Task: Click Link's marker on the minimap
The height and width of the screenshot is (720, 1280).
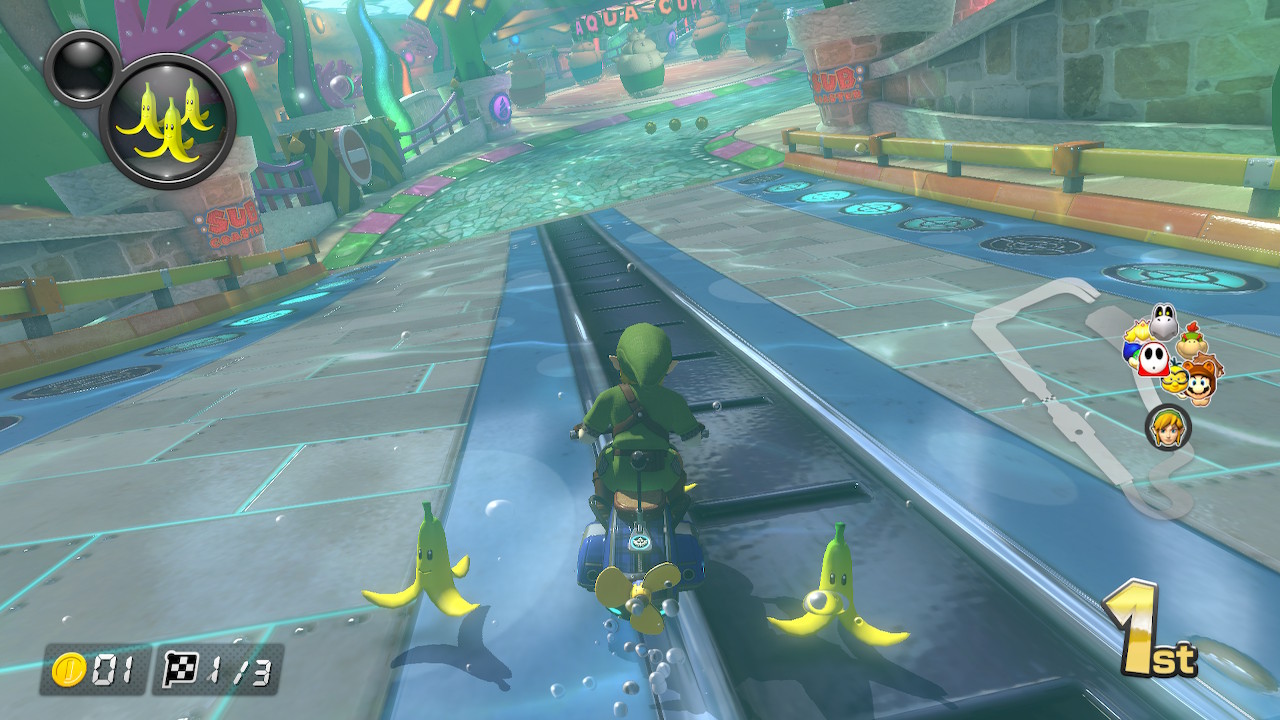Action: pyautogui.click(x=1167, y=427)
